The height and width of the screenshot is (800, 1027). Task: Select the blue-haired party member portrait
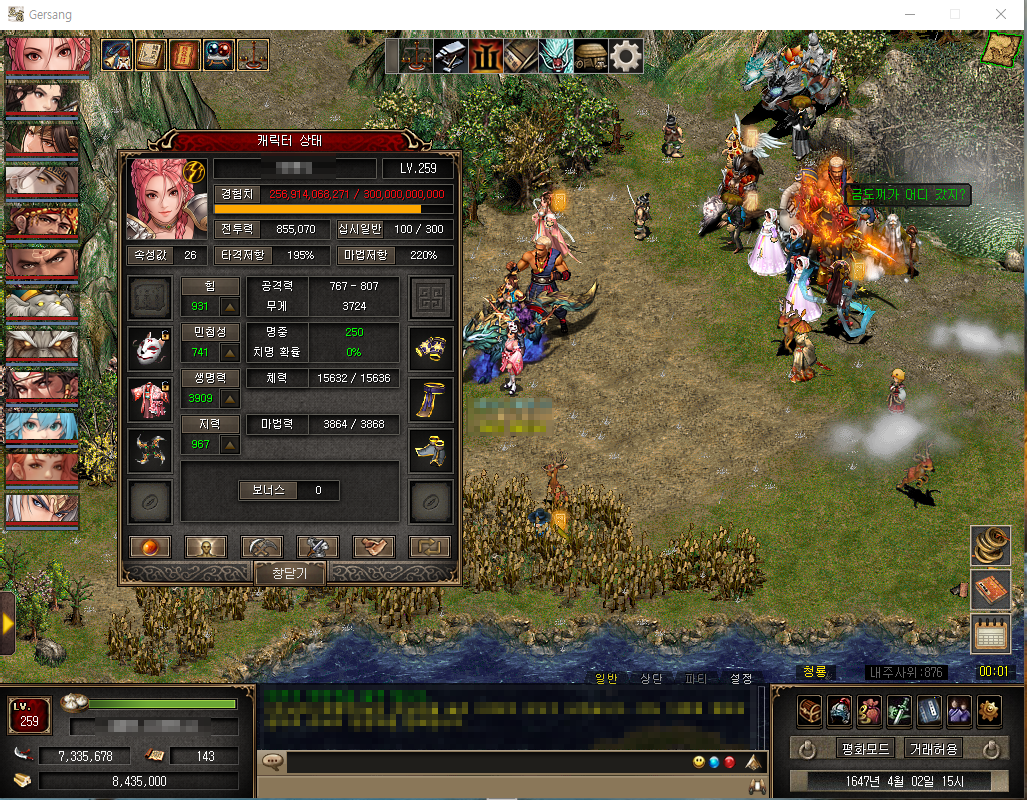[x=41, y=426]
